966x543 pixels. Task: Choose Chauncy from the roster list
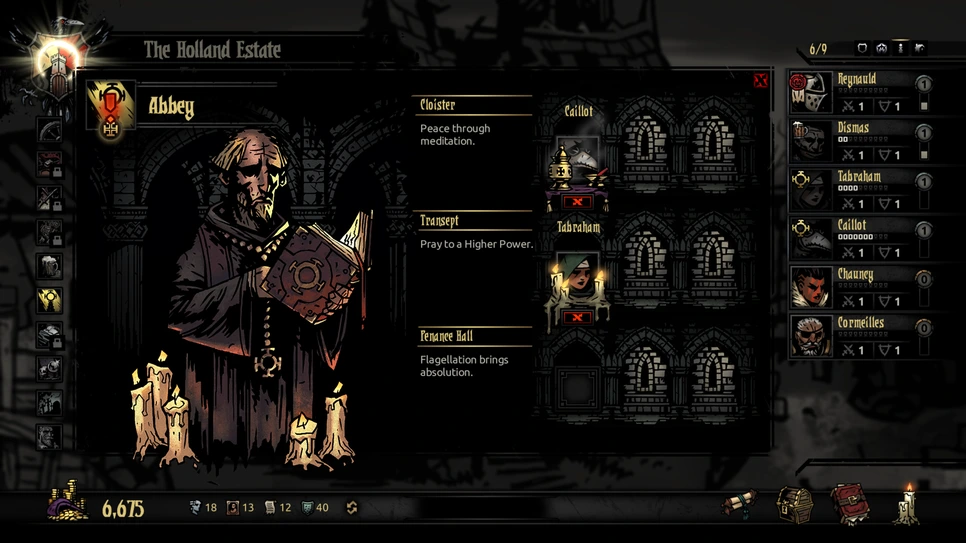860,288
